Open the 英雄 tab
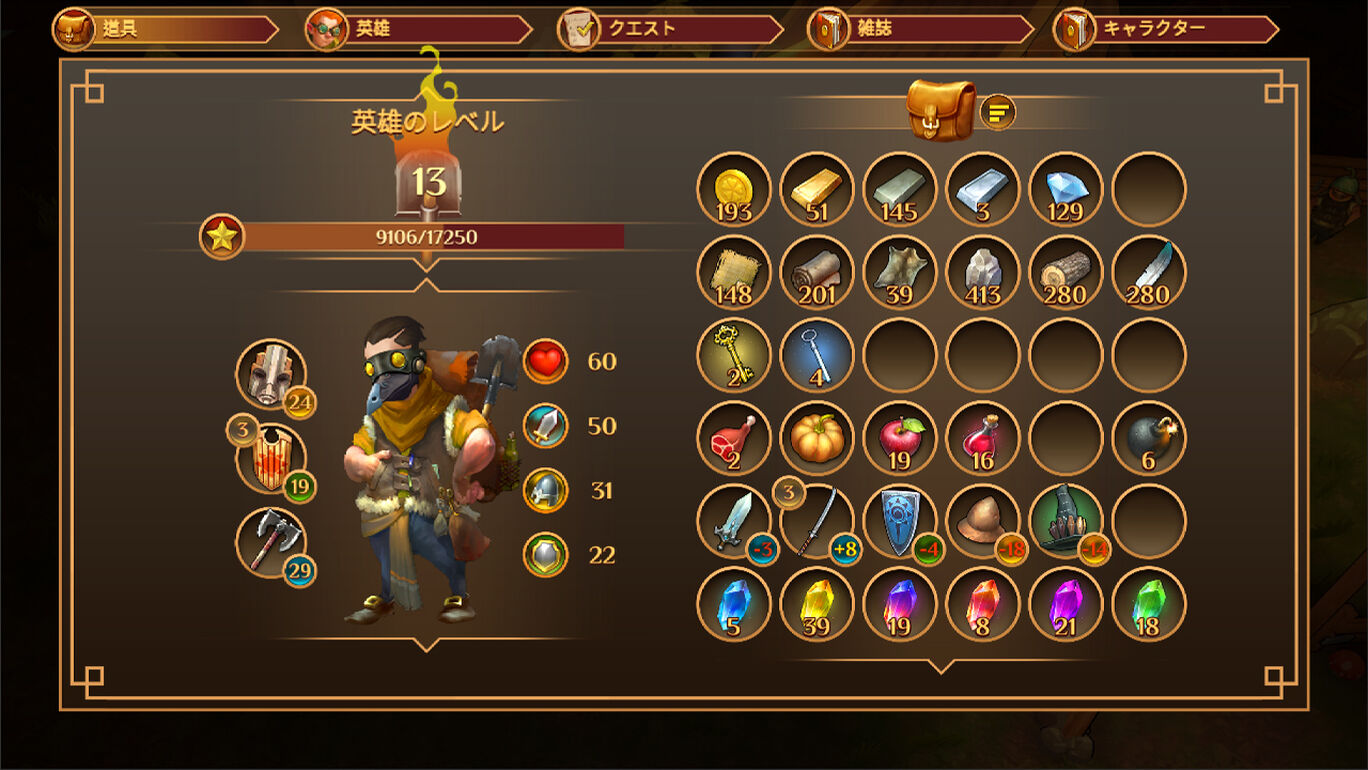This screenshot has width=1368, height=770. [x=418, y=29]
